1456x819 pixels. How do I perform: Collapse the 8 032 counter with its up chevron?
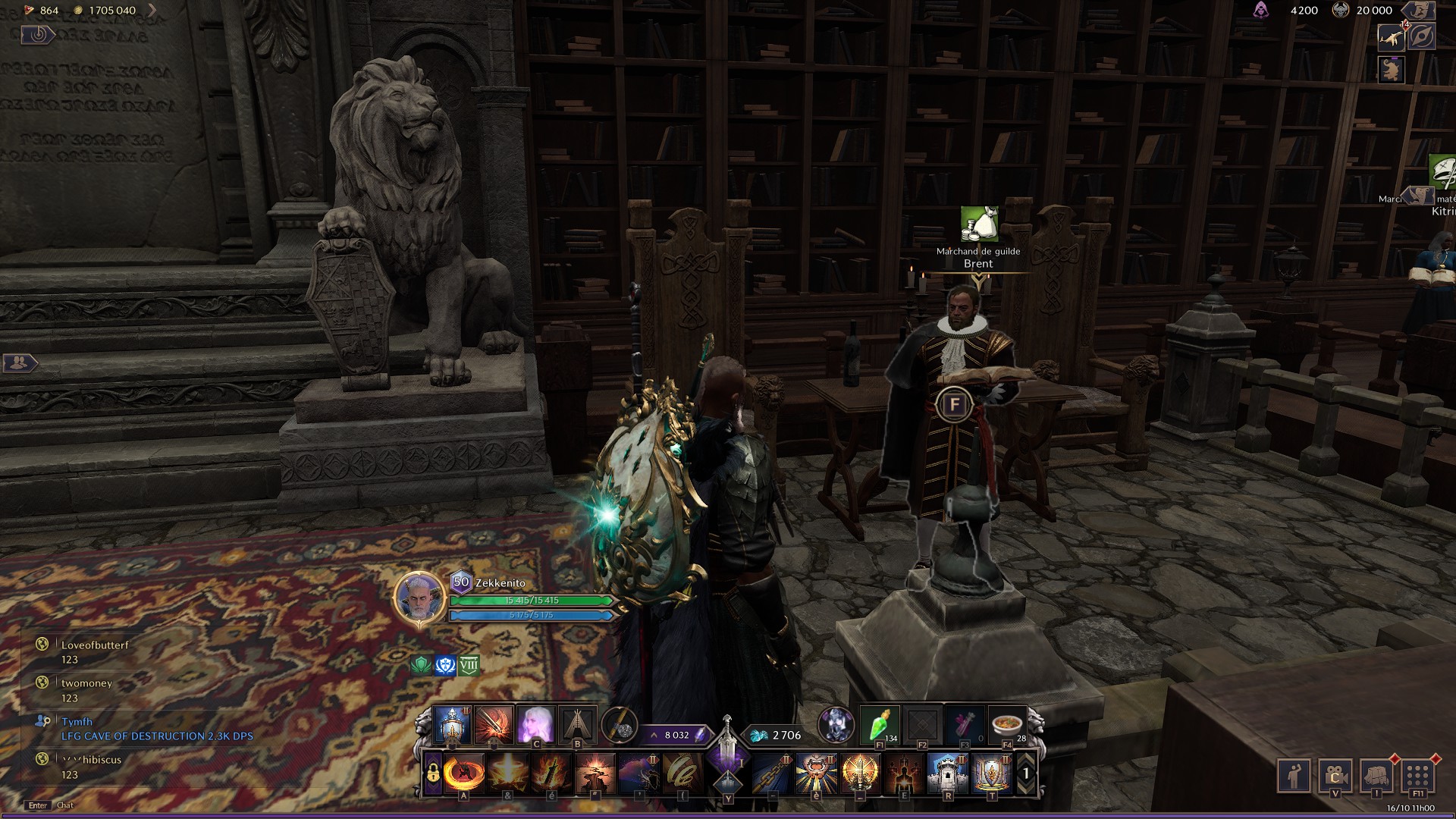pyautogui.click(x=654, y=735)
